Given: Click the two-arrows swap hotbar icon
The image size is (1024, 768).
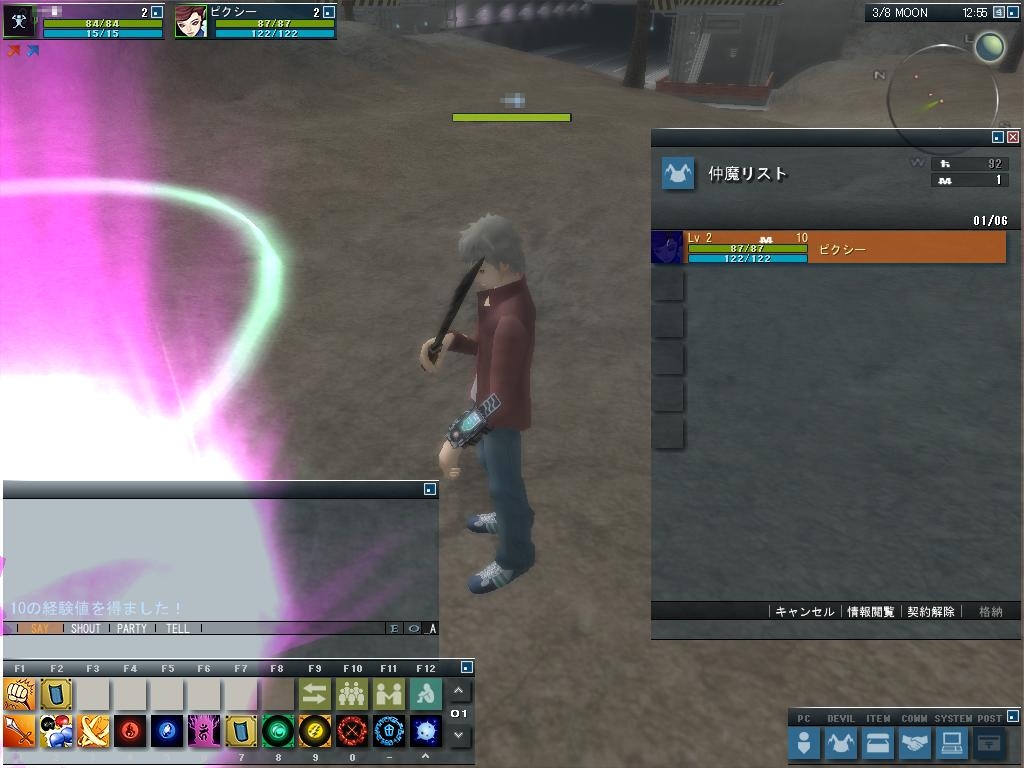Looking at the screenshot, I should [315, 694].
